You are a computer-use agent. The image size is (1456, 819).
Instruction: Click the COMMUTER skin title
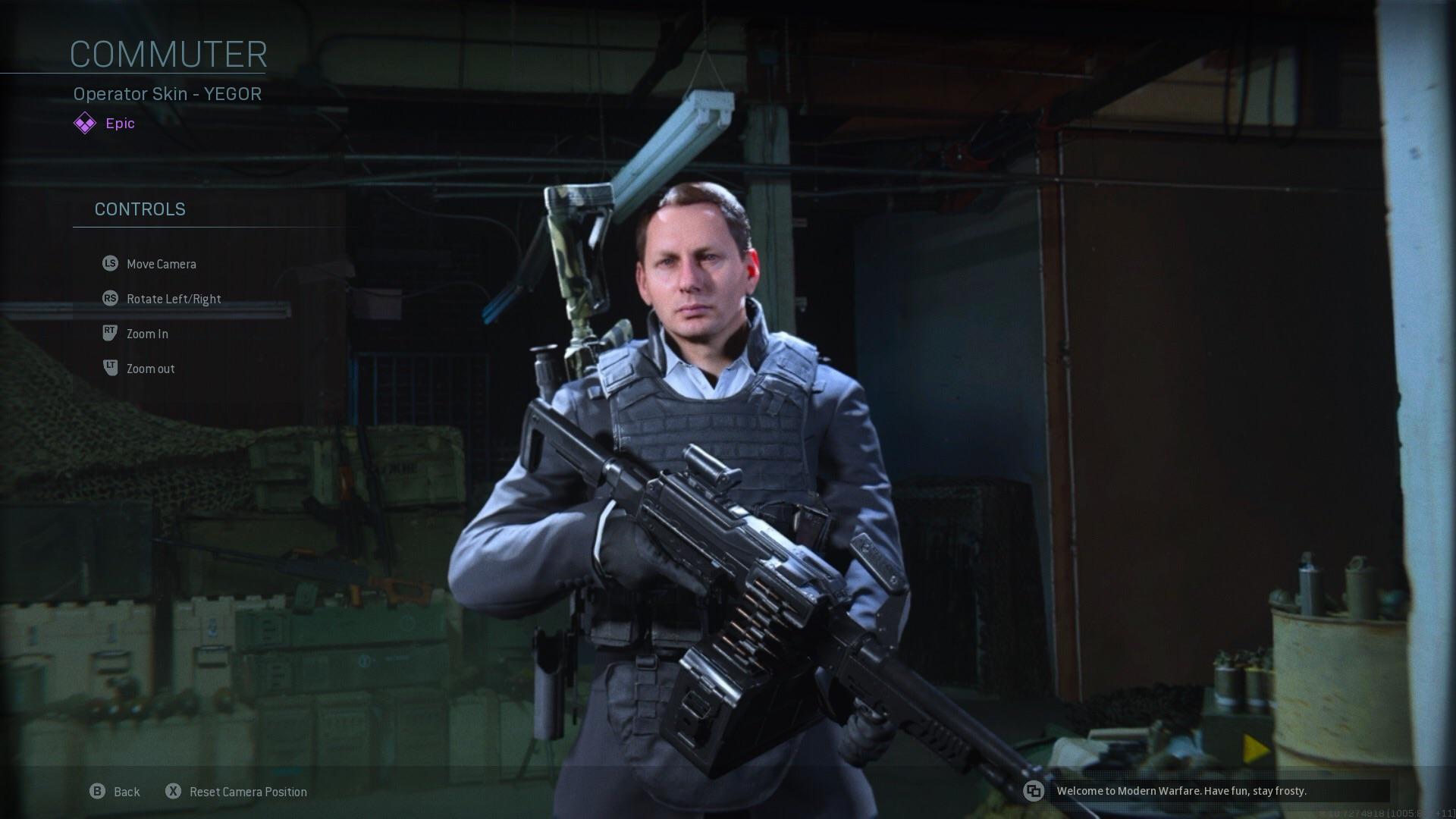168,53
